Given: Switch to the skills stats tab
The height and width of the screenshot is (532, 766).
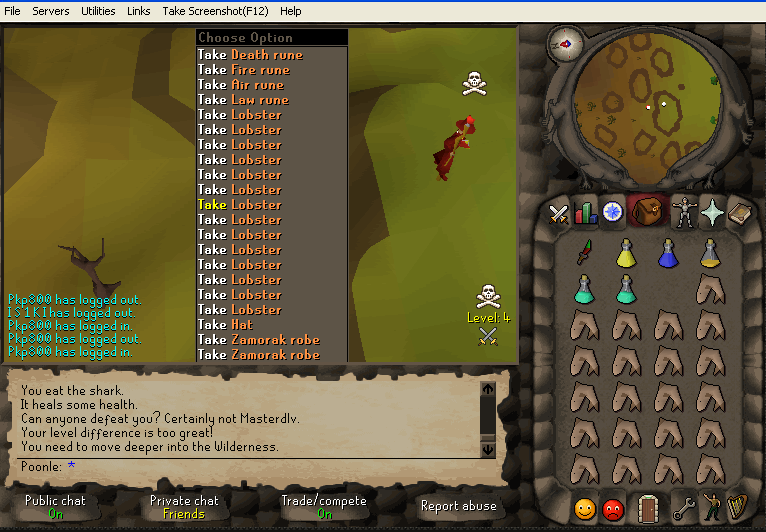Looking at the screenshot, I should 586,212.
